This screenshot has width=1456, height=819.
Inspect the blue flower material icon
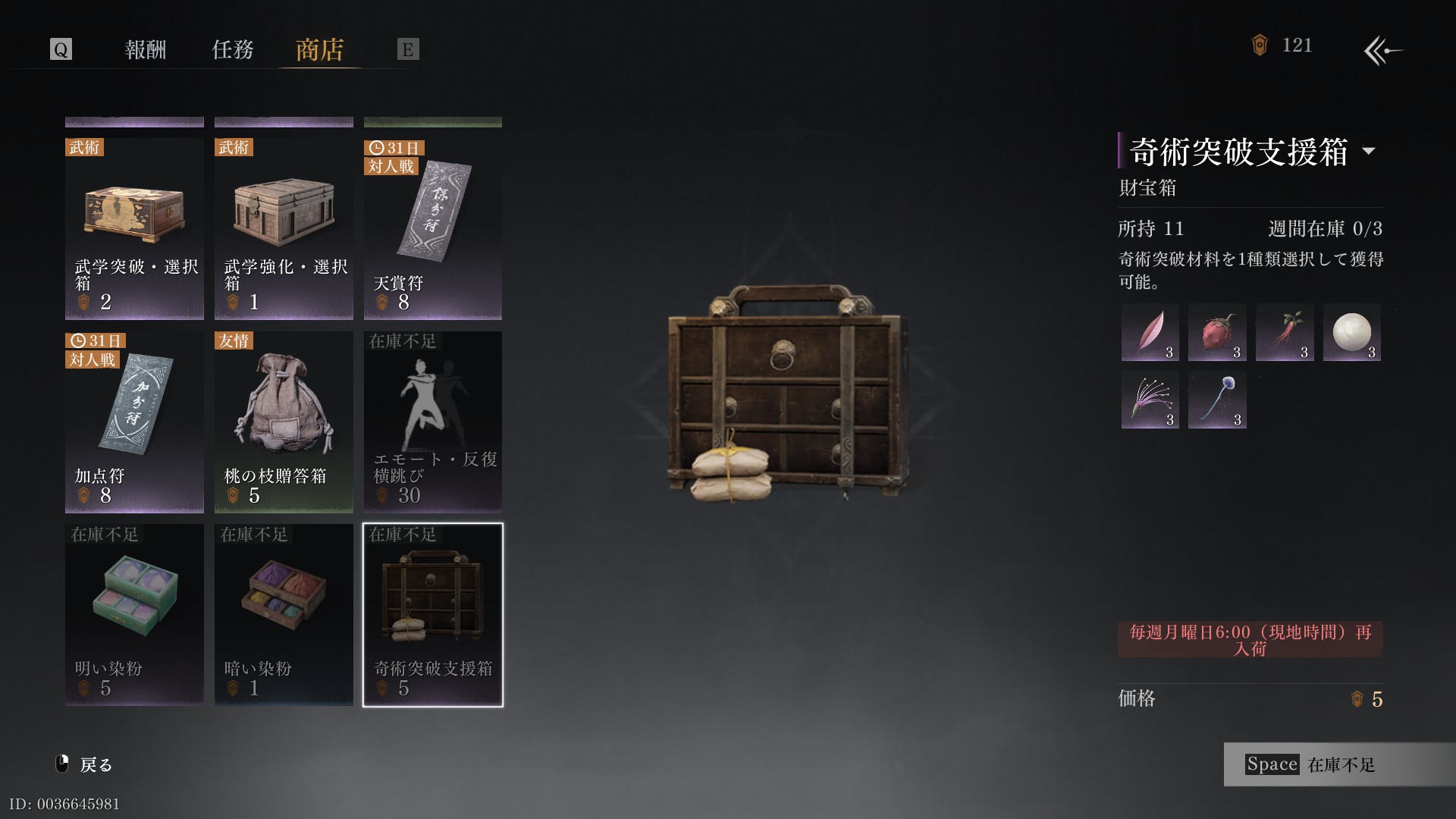pyautogui.click(x=1217, y=400)
